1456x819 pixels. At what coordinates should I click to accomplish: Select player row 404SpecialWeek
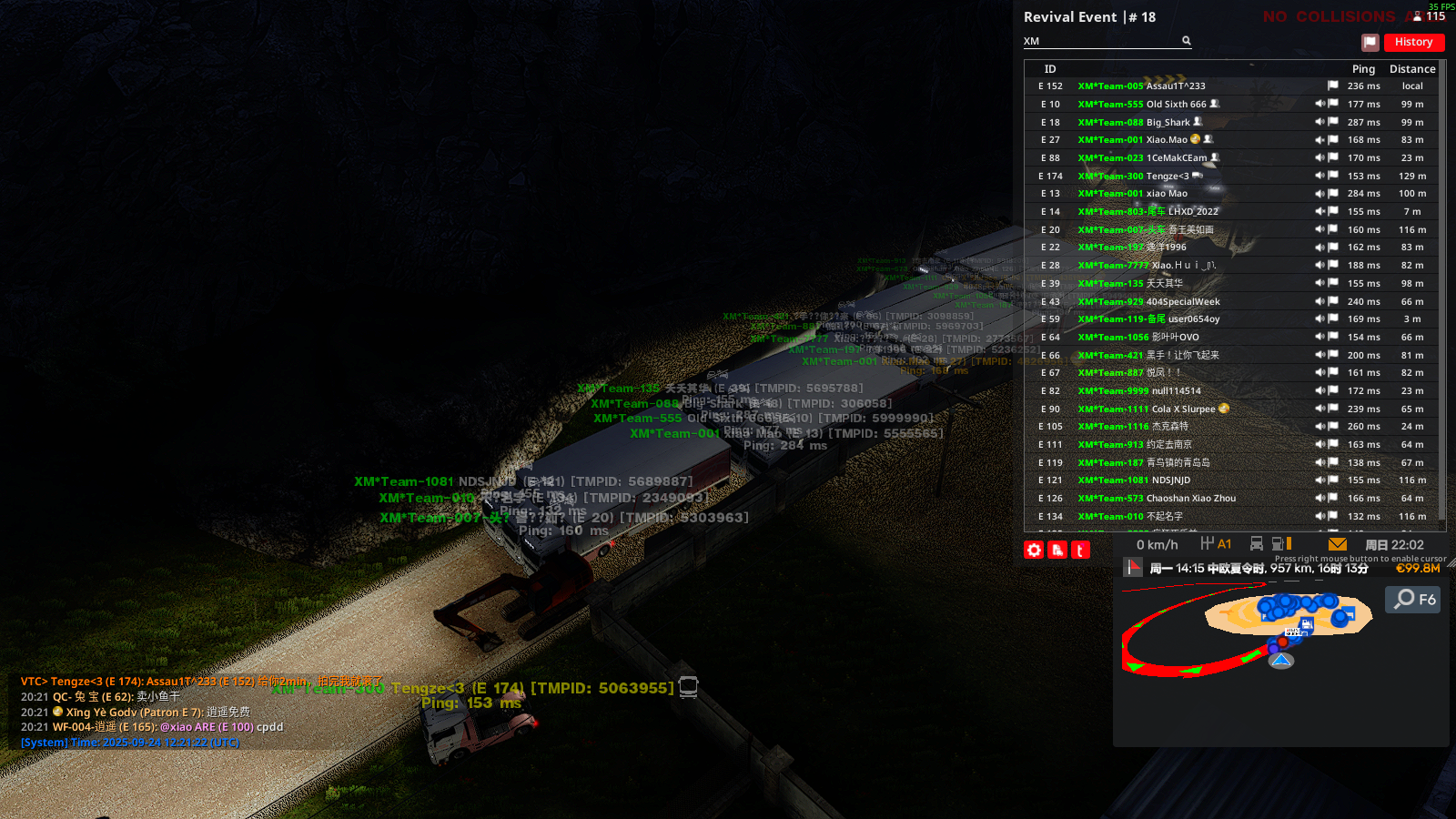pyautogui.click(x=1183, y=302)
